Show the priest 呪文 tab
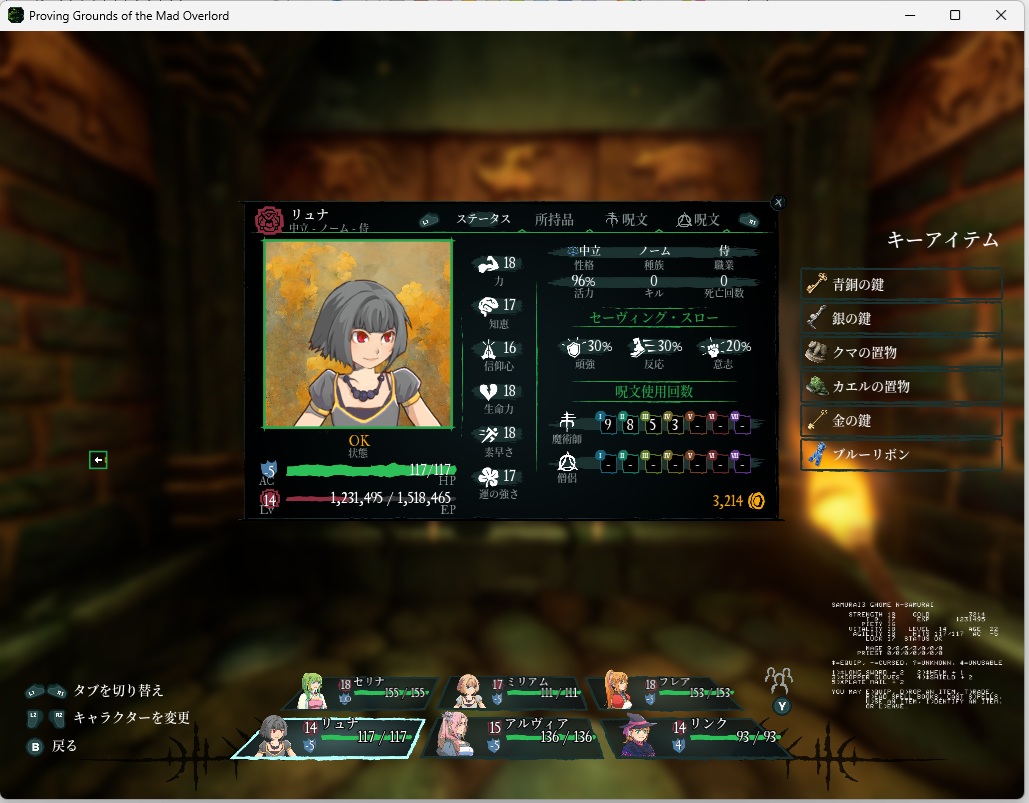The image size is (1029, 803). click(699, 220)
